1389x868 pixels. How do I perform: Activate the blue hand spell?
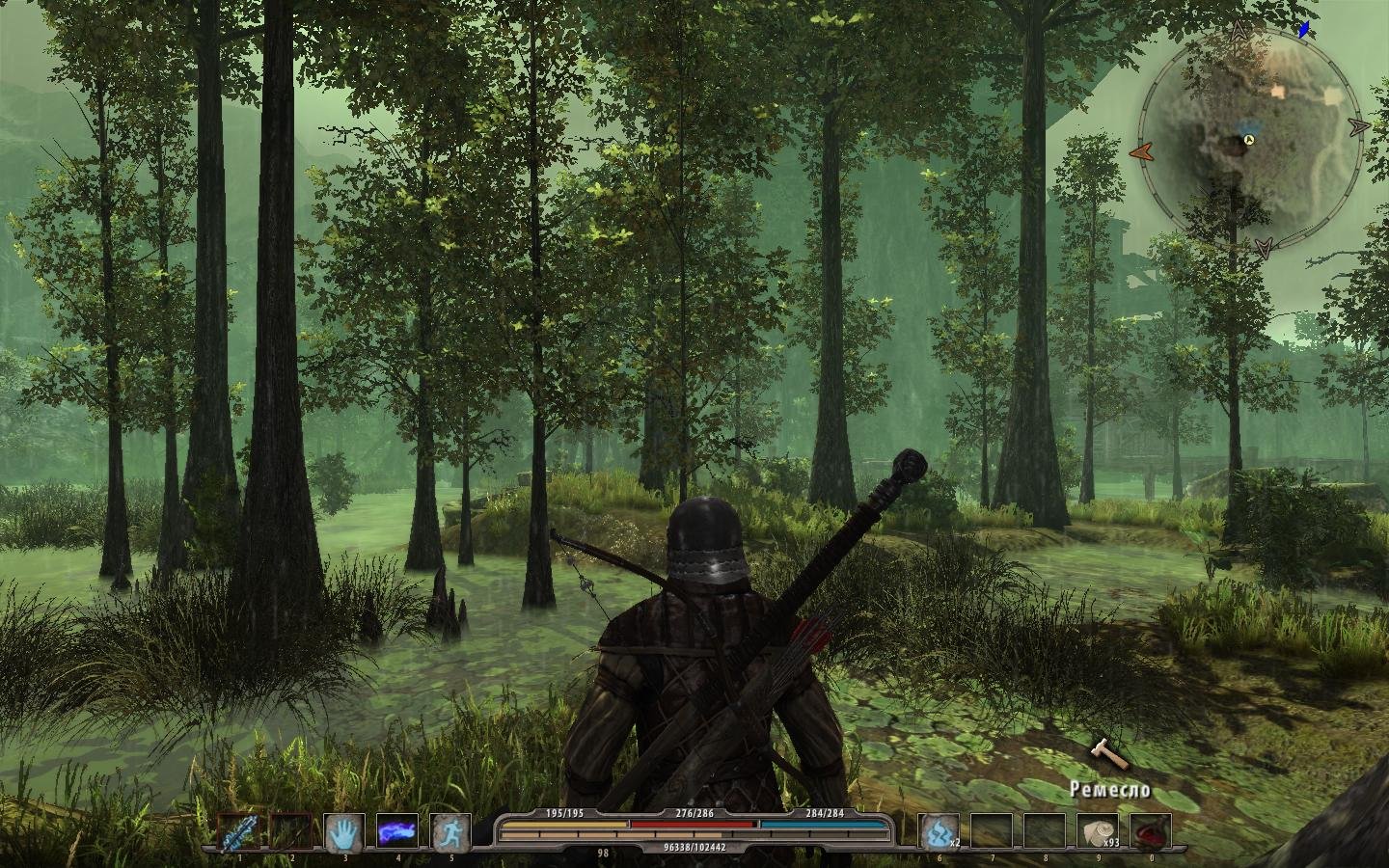pos(343,832)
